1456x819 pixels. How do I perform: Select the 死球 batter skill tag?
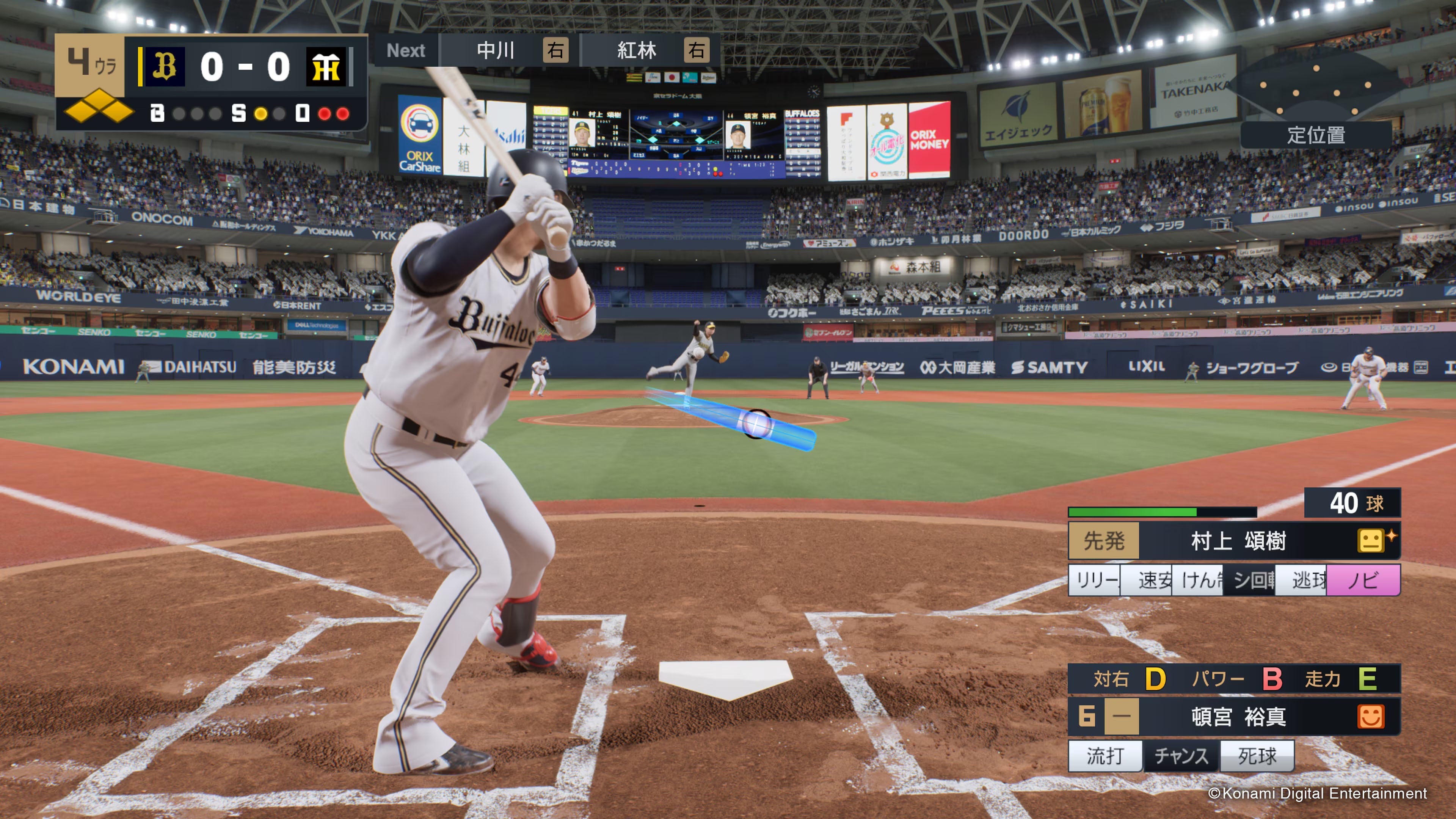1257,756
